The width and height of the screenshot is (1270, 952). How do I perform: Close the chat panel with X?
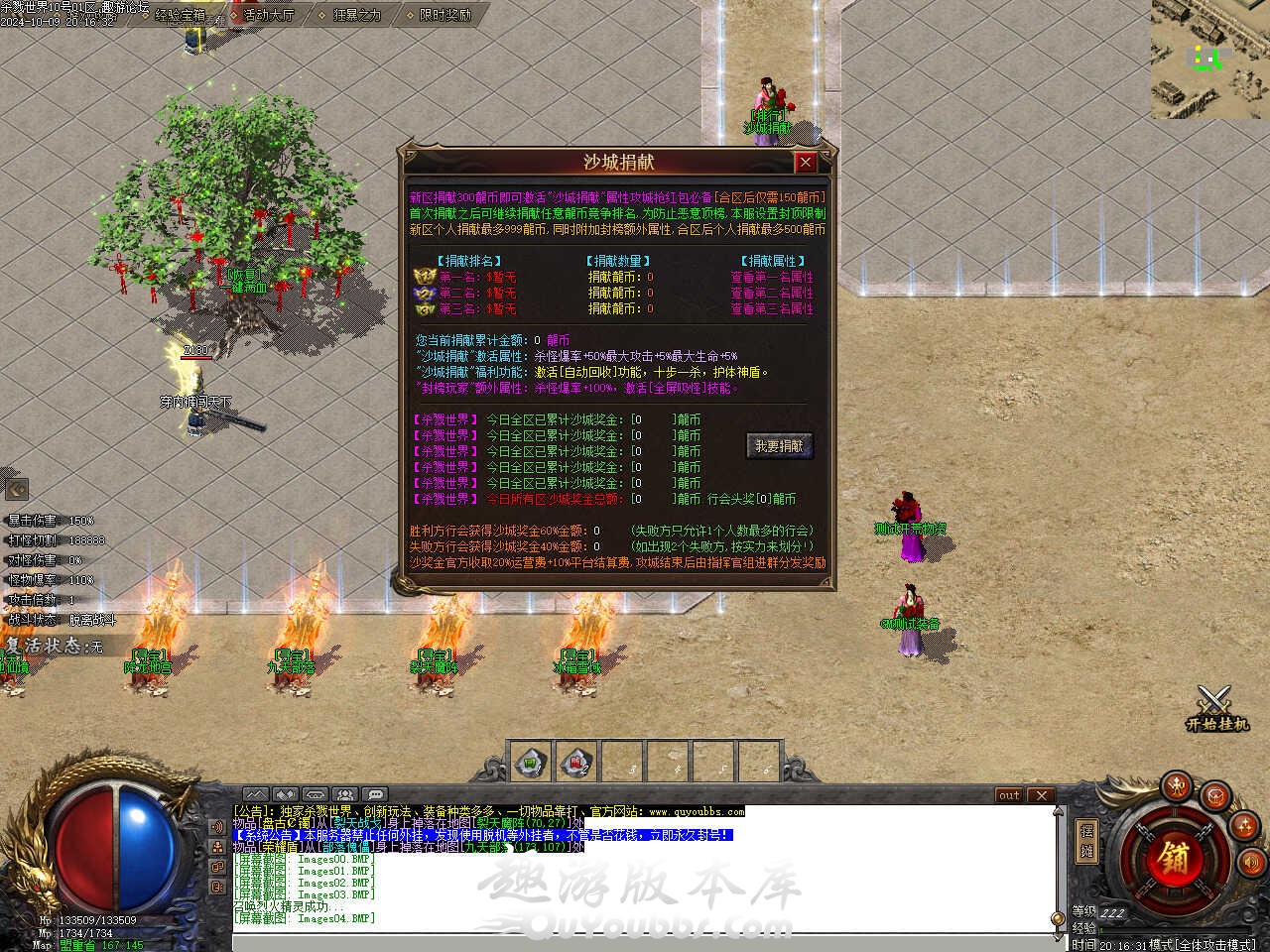coord(1040,795)
